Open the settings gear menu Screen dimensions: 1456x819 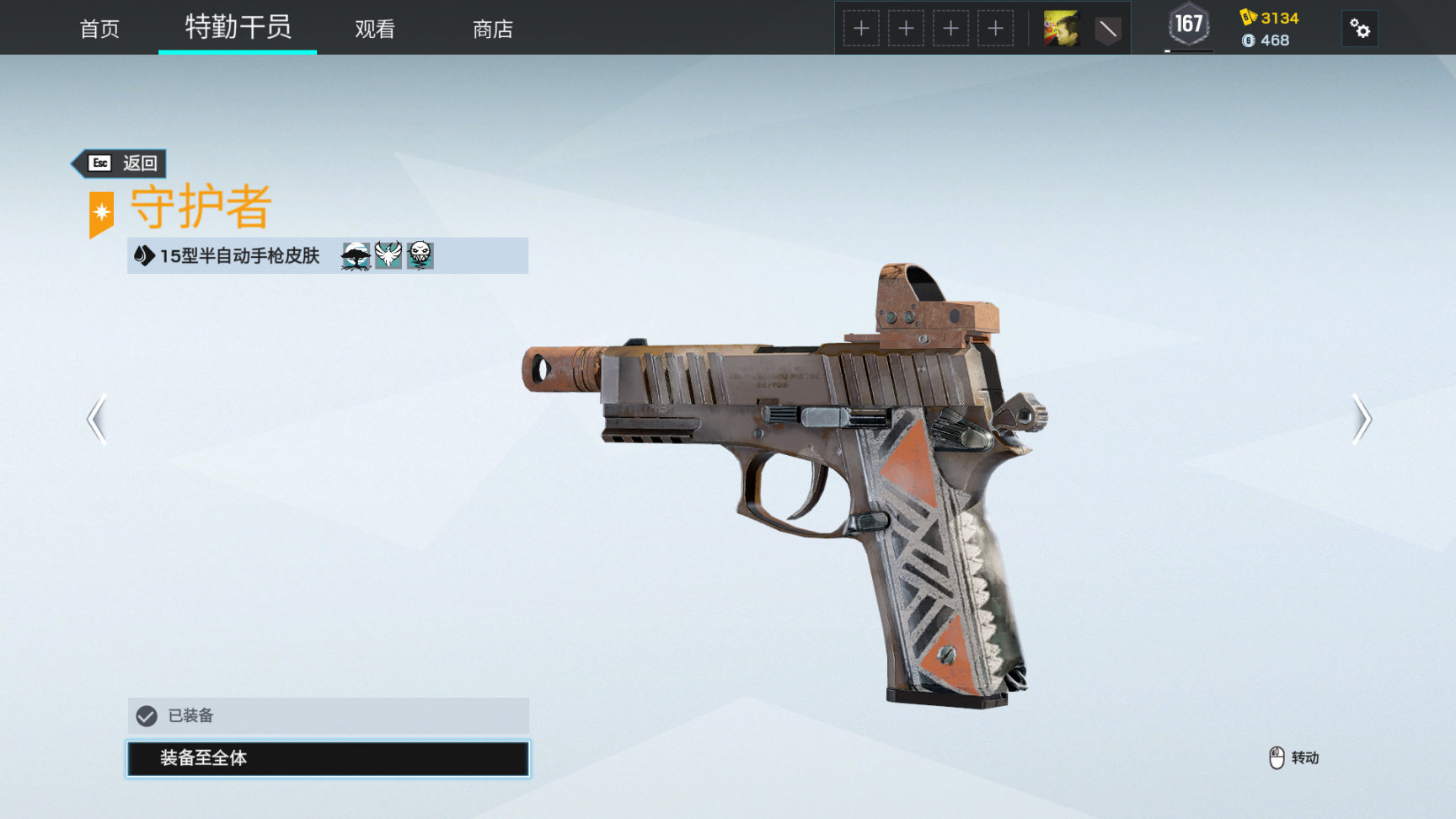pos(1359,29)
